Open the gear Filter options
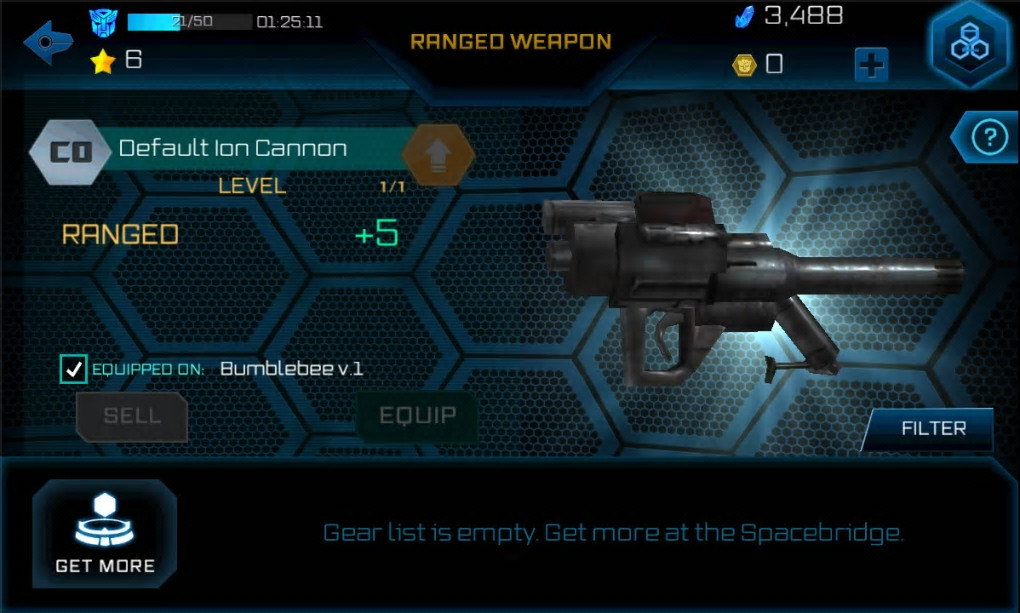 (932, 429)
